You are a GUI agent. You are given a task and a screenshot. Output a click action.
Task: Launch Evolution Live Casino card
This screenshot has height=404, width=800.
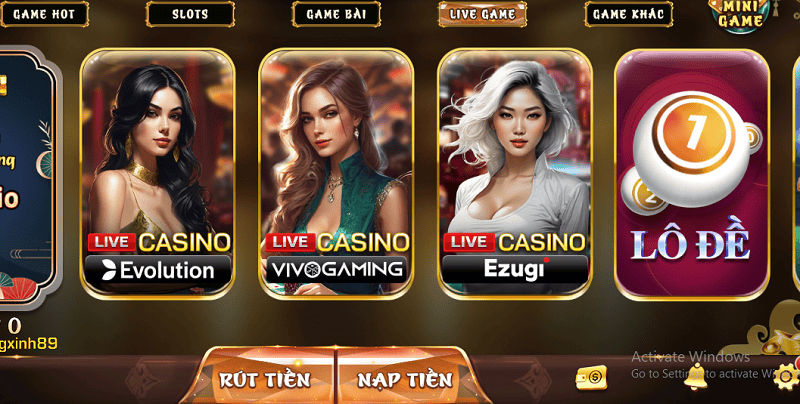[157, 172]
